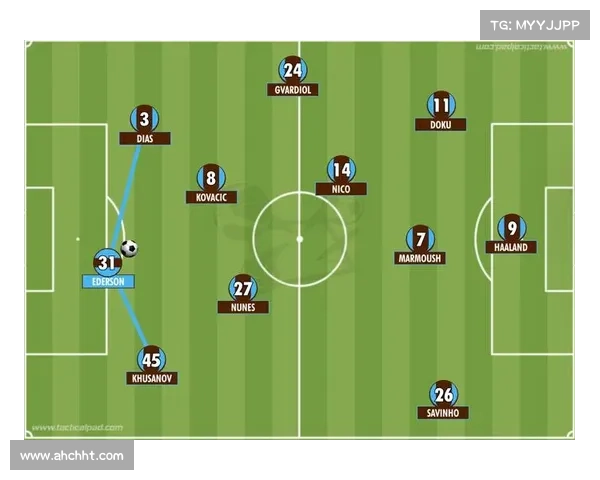Click the Haaland number 9 token
The width and height of the screenshot is (600, 480).
511,228
